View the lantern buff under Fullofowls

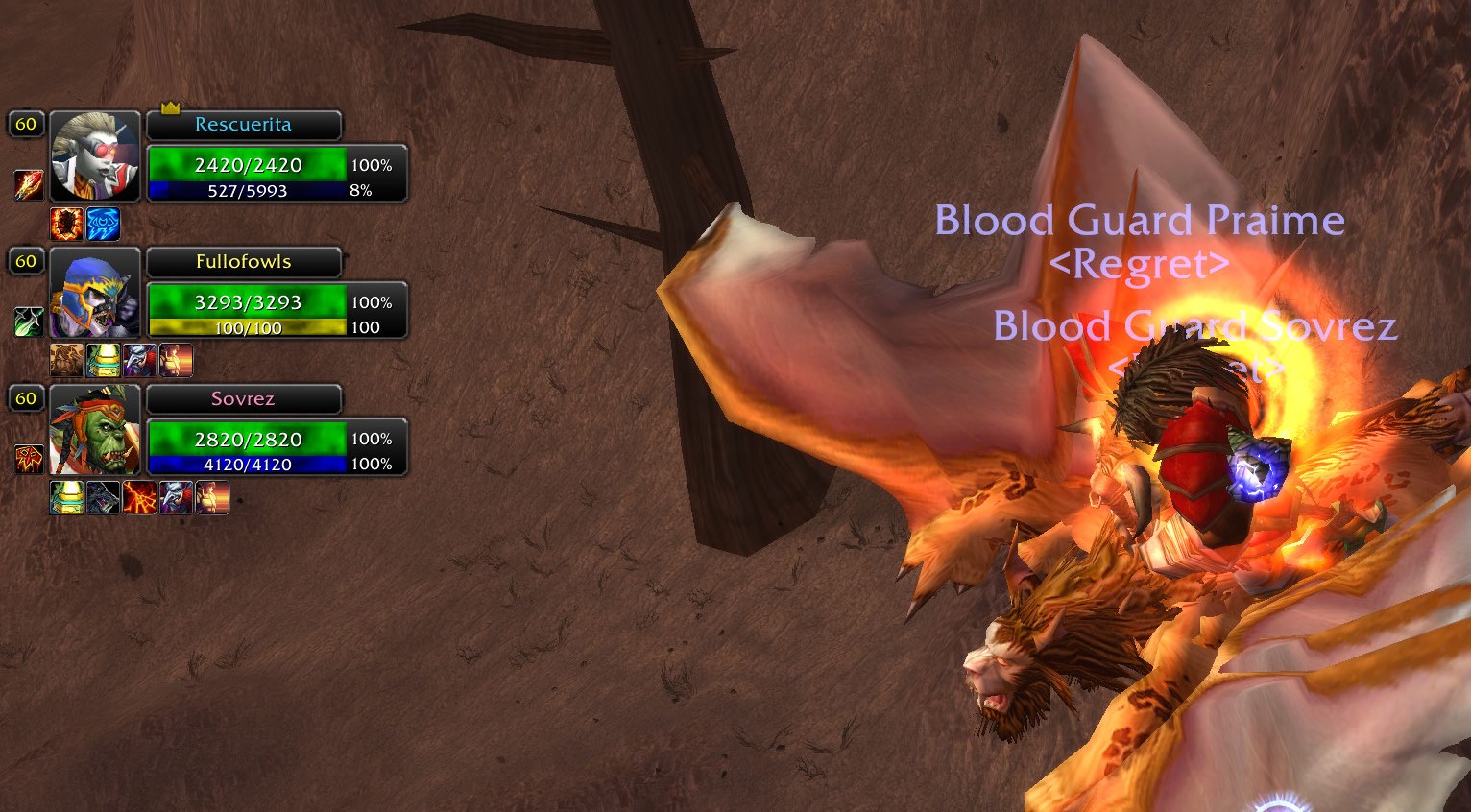coord(103,361)
